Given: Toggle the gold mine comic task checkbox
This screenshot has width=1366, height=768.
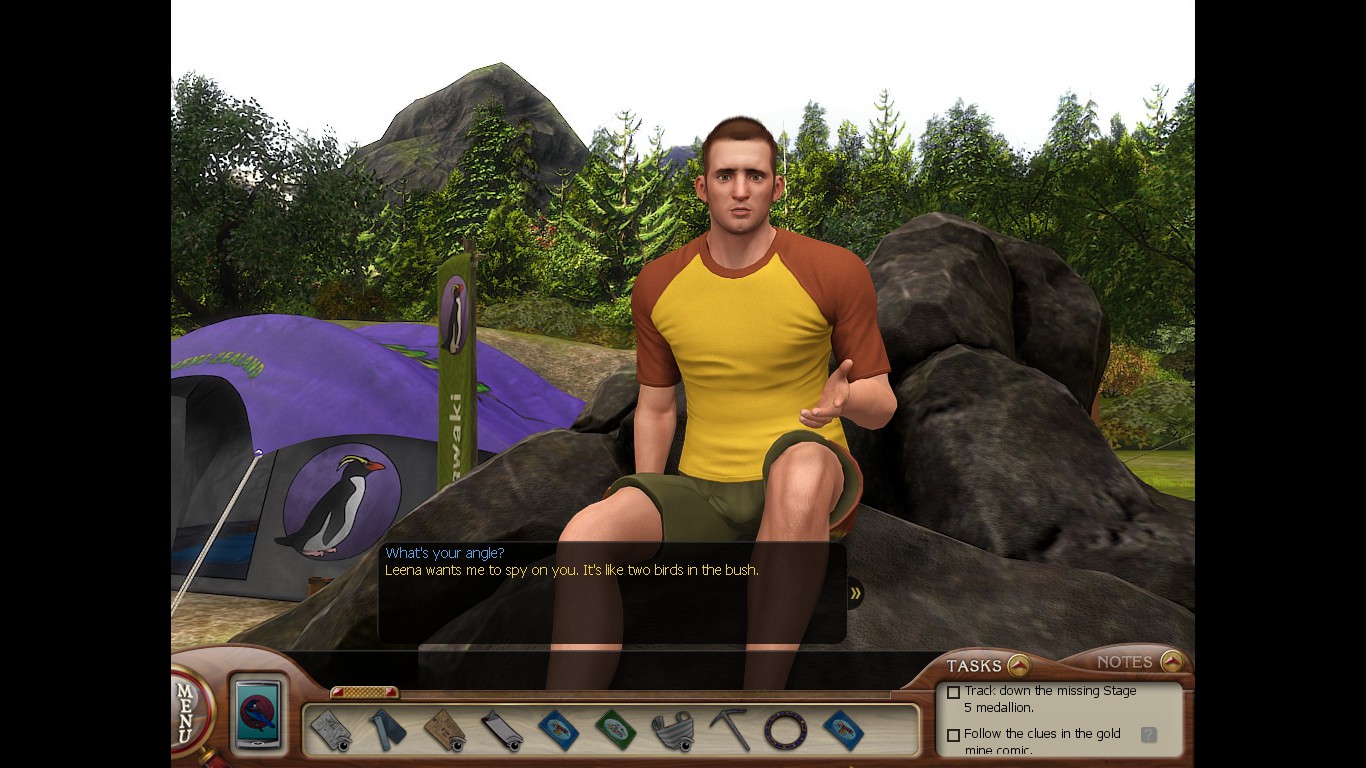Looking at the screenshot, I should [954, 735].
